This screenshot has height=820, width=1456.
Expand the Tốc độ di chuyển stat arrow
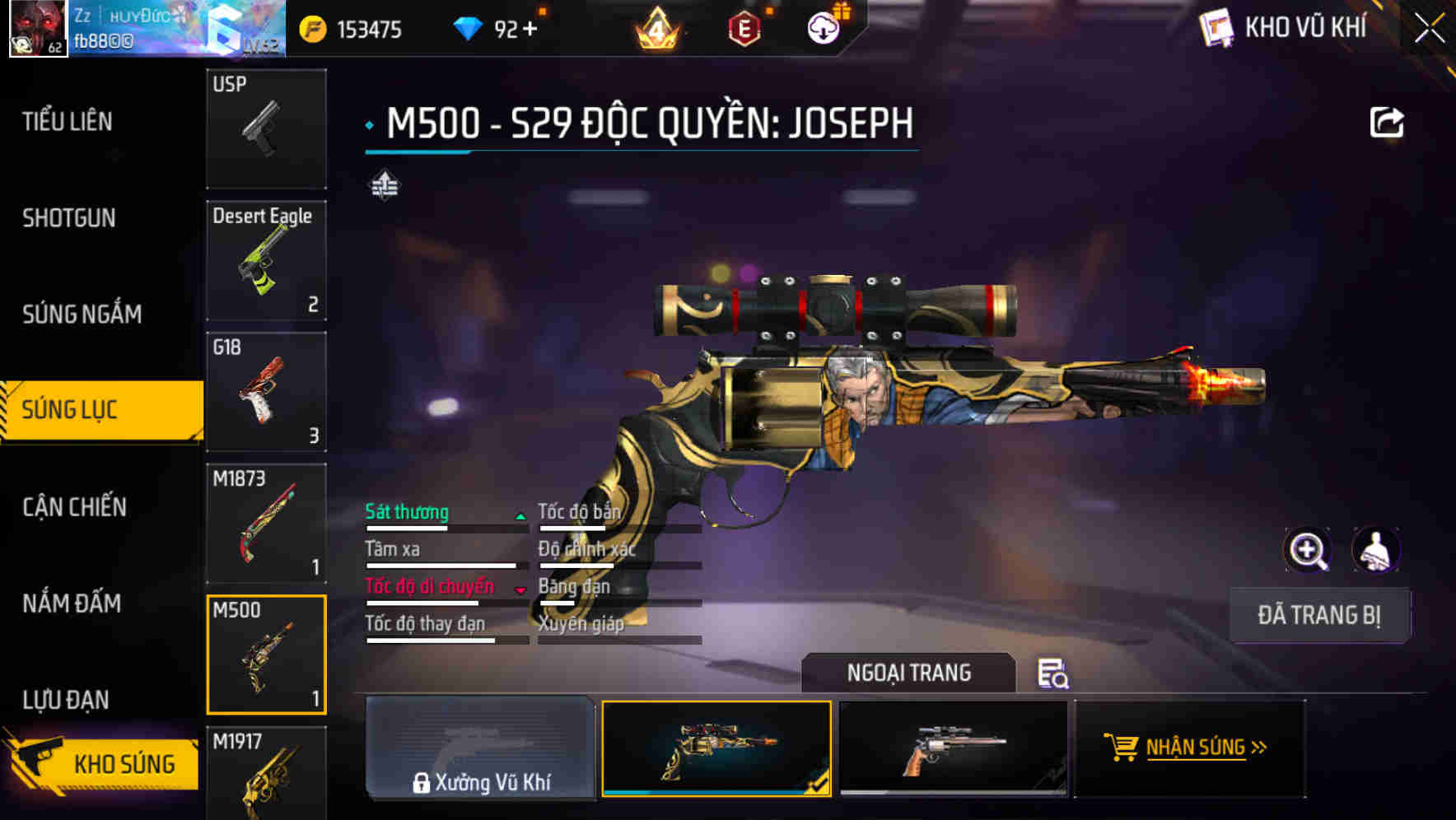pyautogui.click(x=520, y=589)
